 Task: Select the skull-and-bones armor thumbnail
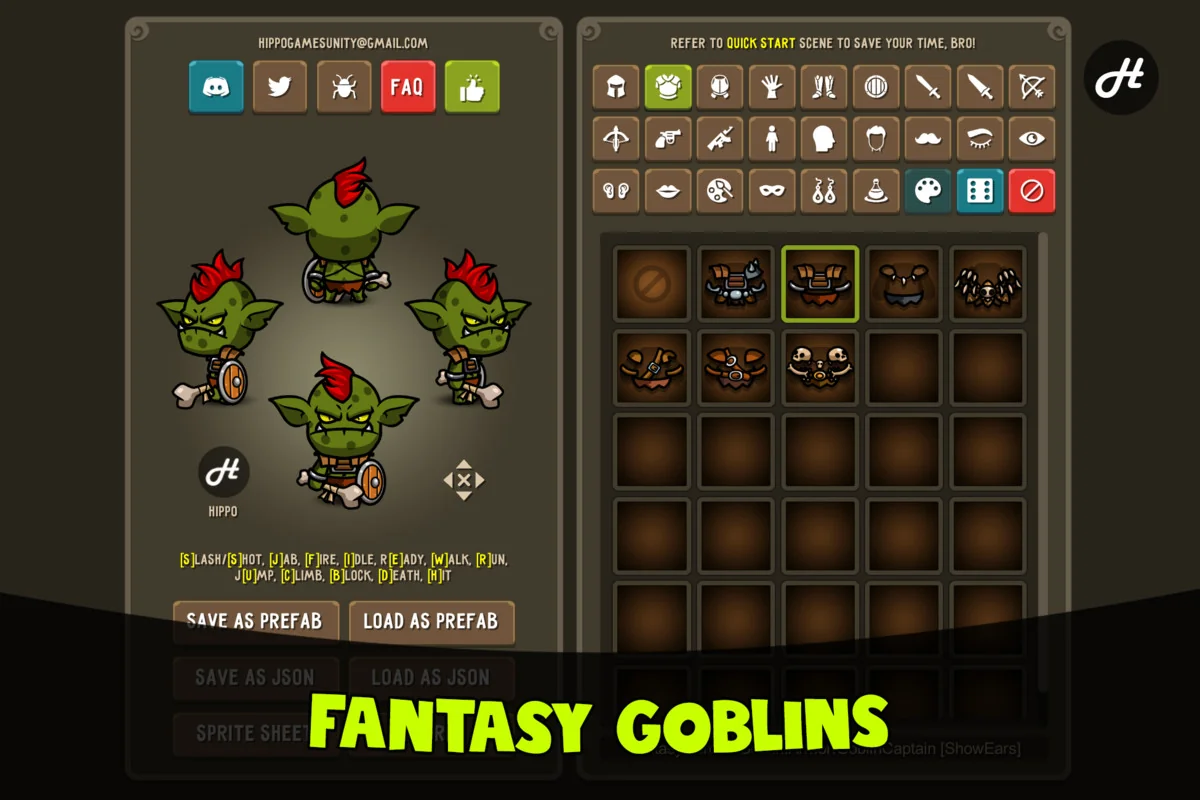(820, 368)
